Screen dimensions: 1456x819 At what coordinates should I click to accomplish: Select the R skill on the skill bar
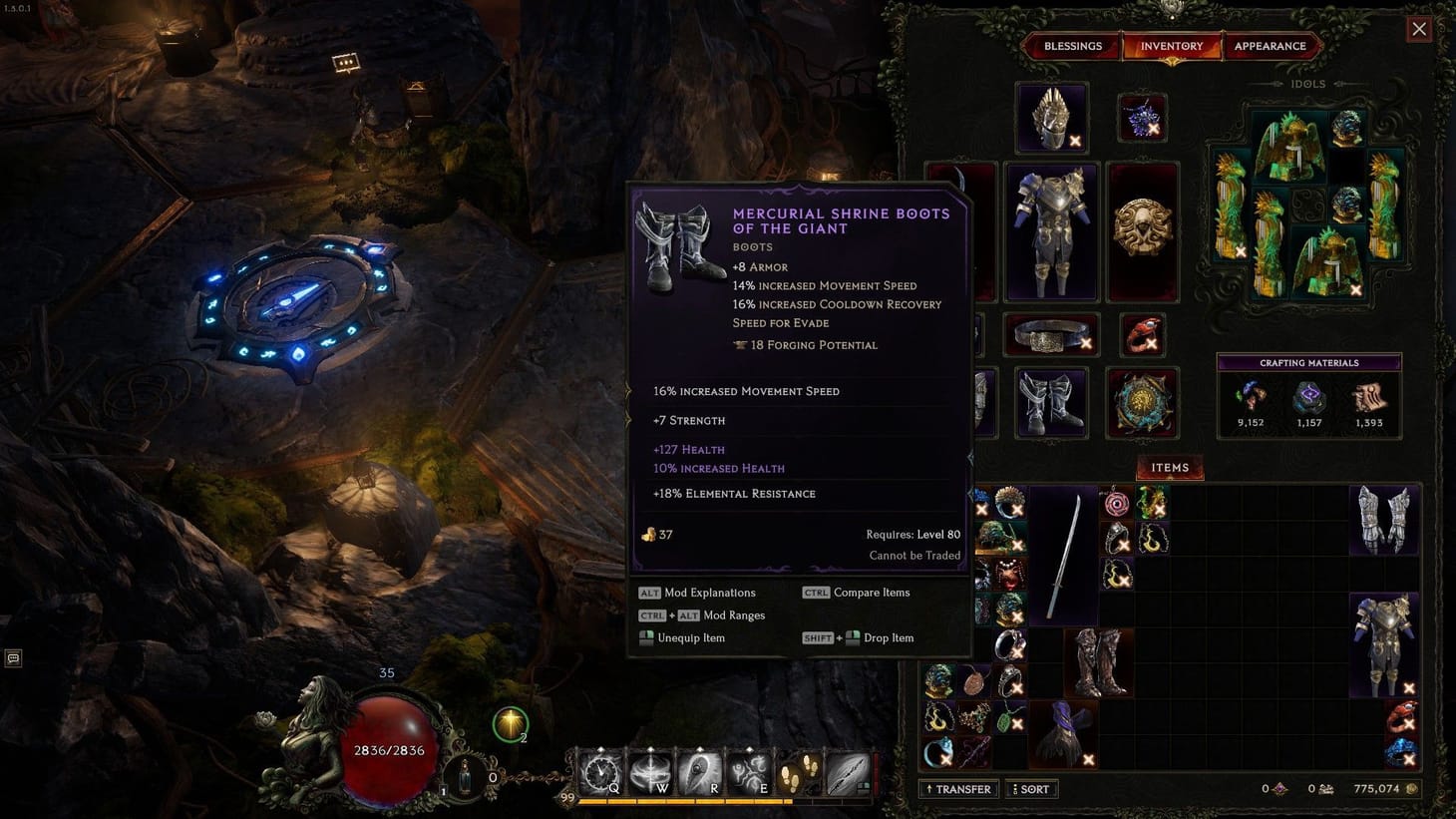[x=701, y=769]
